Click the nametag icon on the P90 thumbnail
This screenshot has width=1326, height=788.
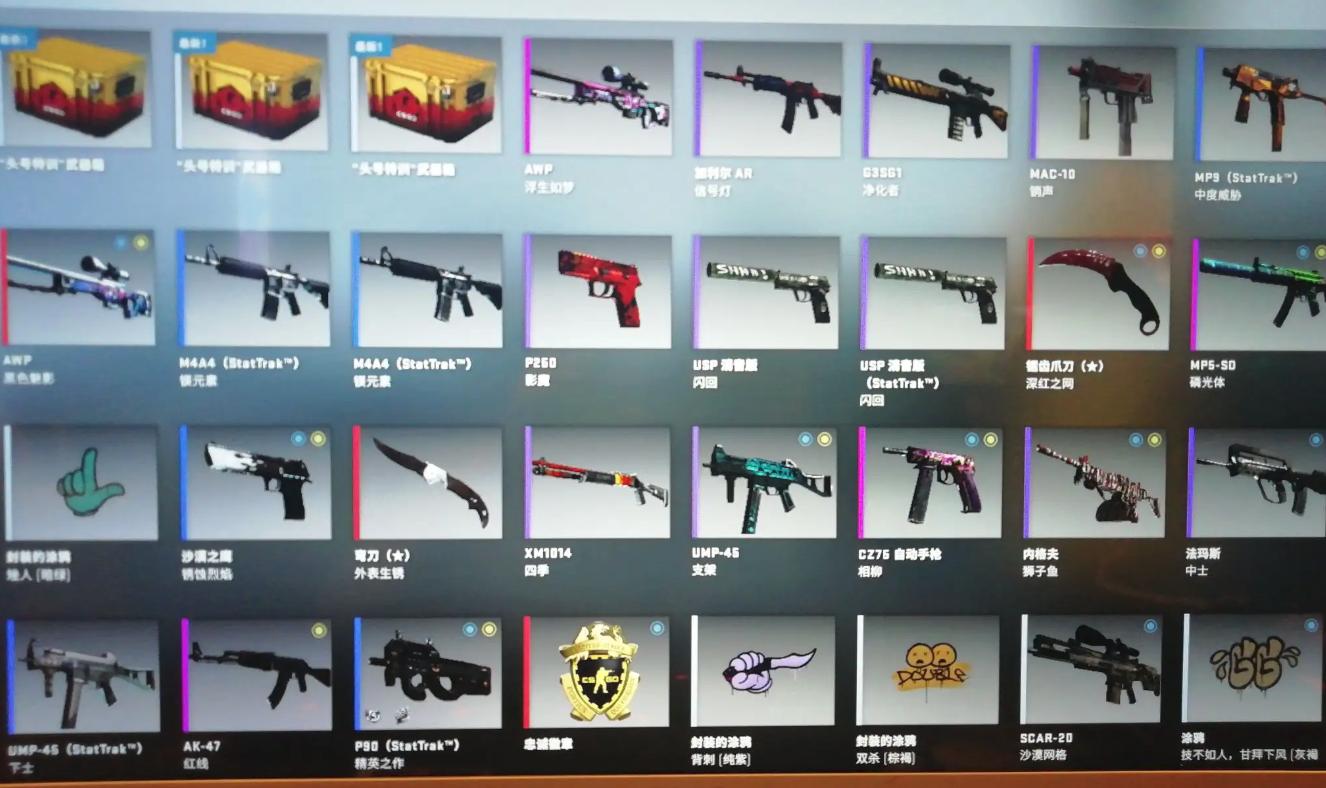click(x=373, y=715)
